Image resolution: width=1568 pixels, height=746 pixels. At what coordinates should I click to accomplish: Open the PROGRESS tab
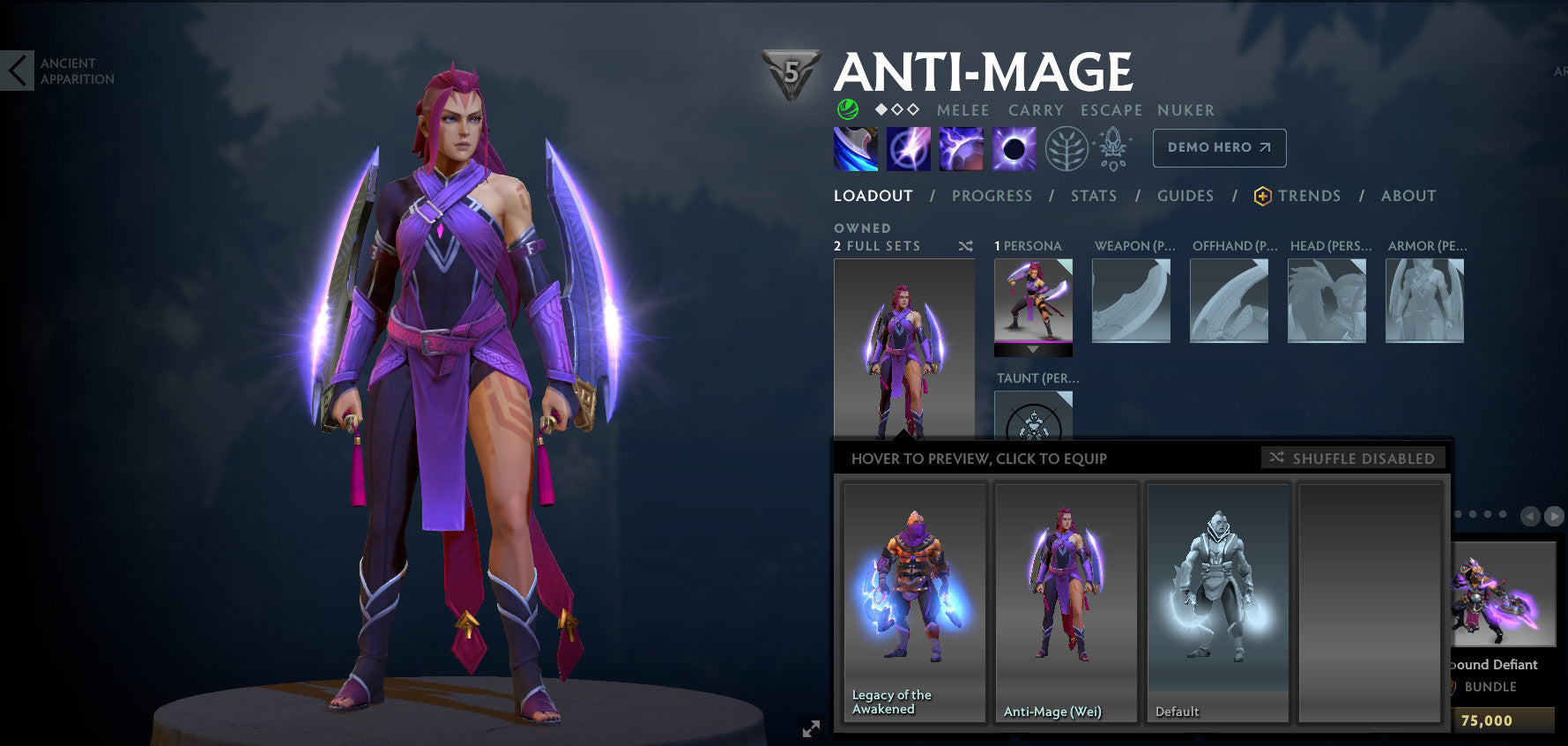tap(992, 196)
